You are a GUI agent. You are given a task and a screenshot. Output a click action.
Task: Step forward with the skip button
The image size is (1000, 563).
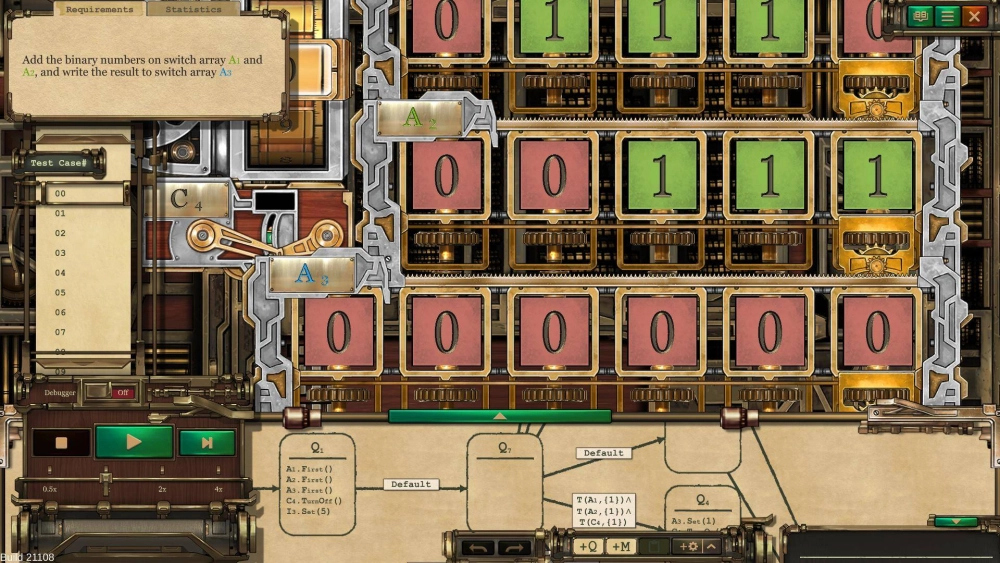(207, 442)
